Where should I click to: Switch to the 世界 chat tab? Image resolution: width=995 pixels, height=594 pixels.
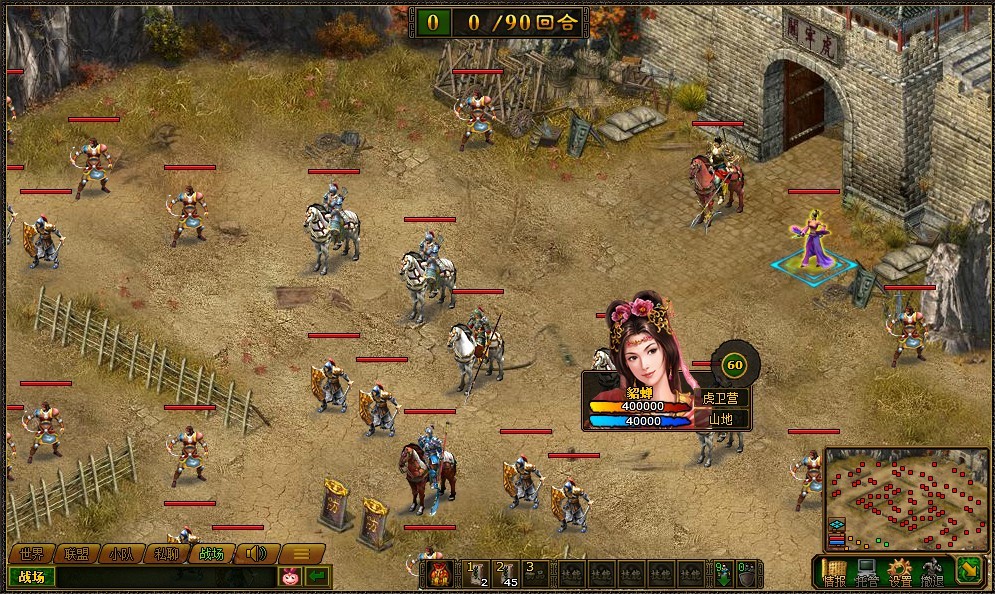(x=31, y=553)
